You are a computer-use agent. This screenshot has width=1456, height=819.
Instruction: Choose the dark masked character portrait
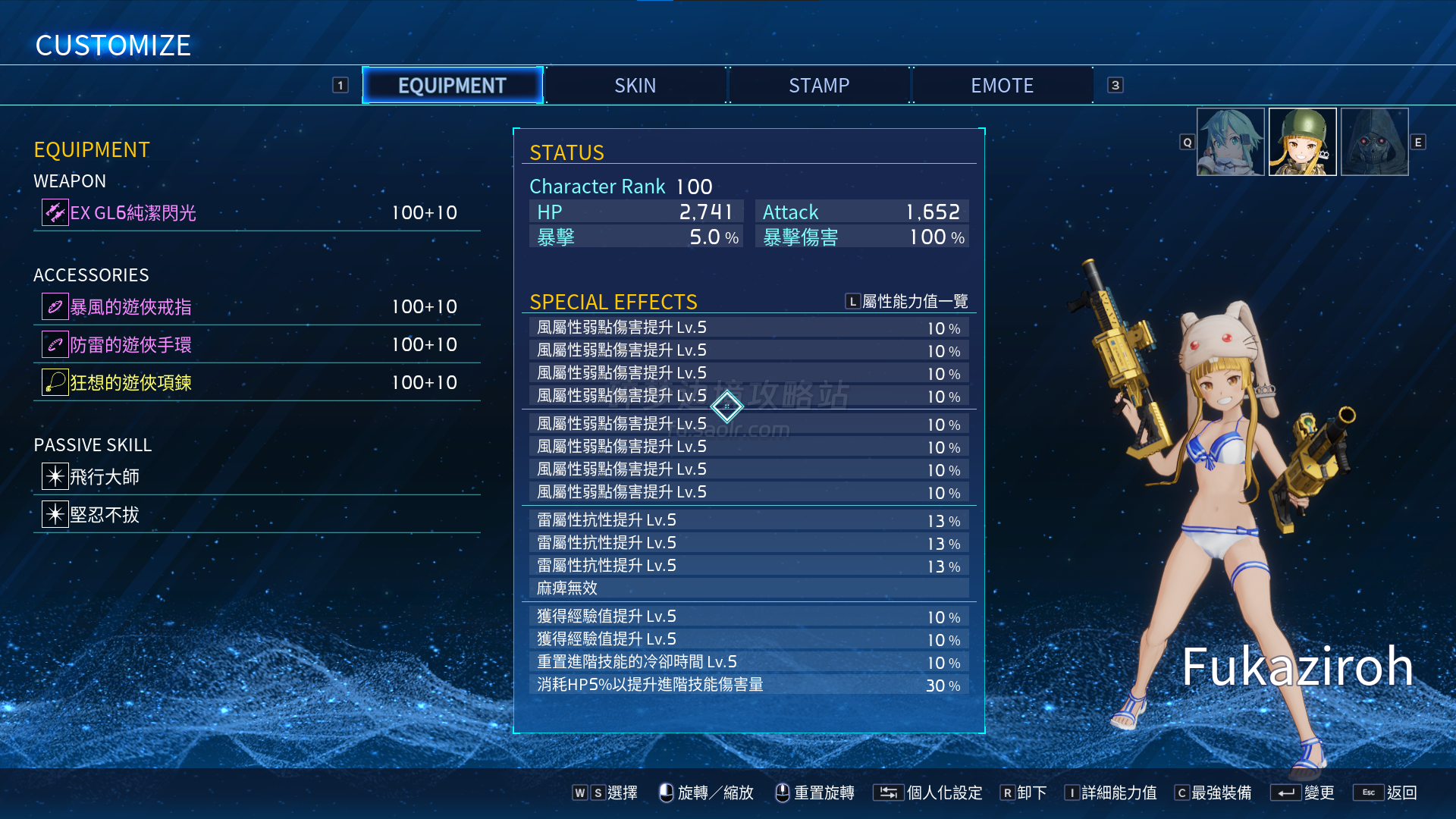pyautogui.click(x=1374, y=142)
